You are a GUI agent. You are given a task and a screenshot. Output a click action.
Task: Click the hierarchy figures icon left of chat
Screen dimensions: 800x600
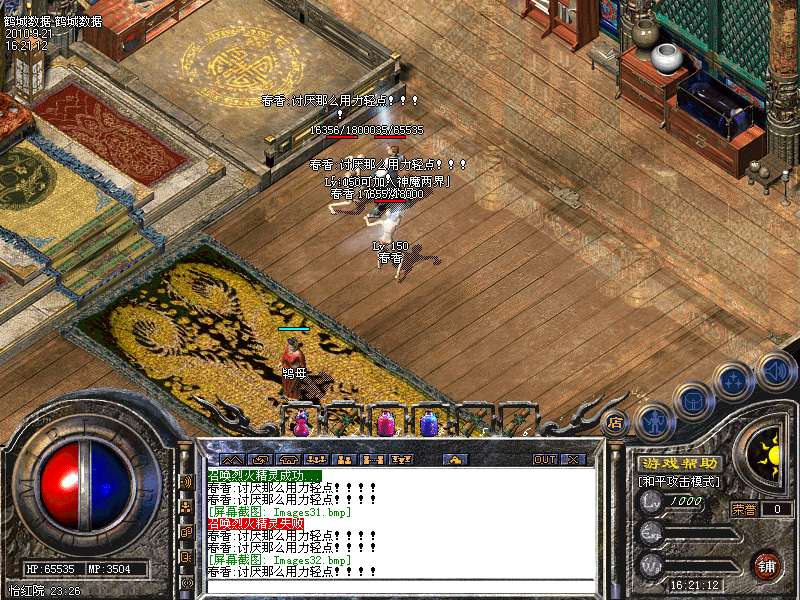pos(187,506)
